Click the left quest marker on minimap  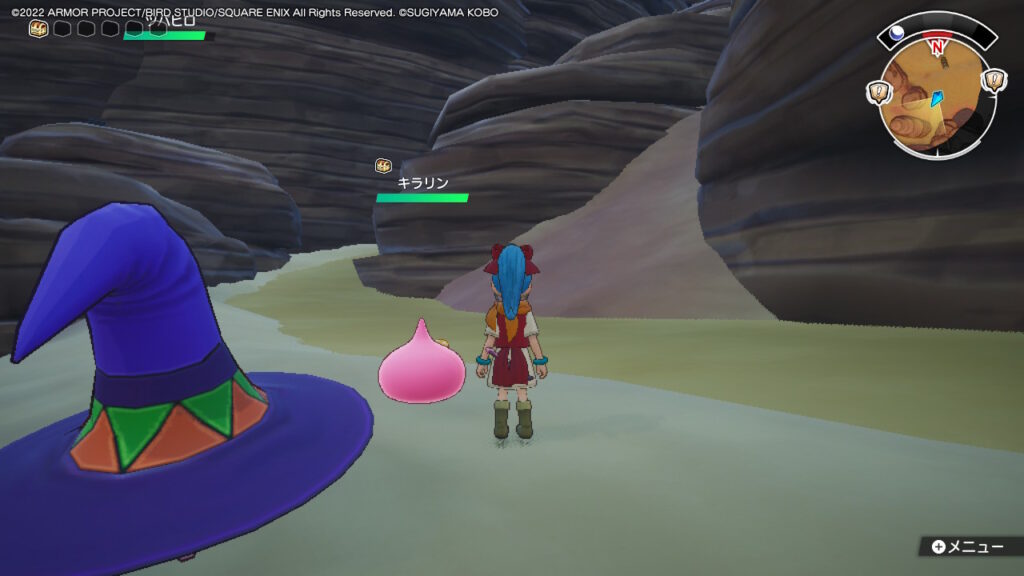coord(878,93)
